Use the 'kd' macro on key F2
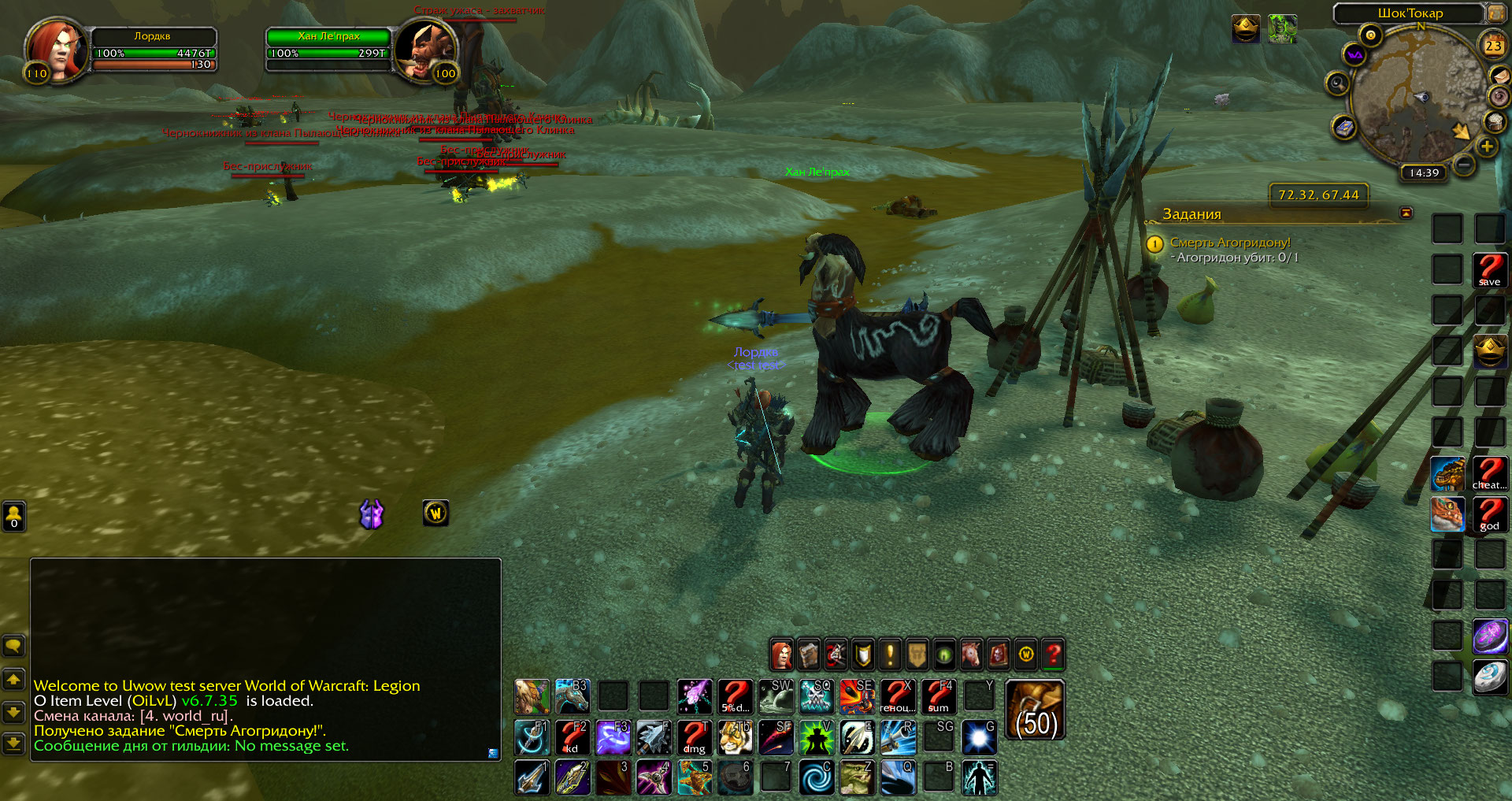 [x=573, y=737]
